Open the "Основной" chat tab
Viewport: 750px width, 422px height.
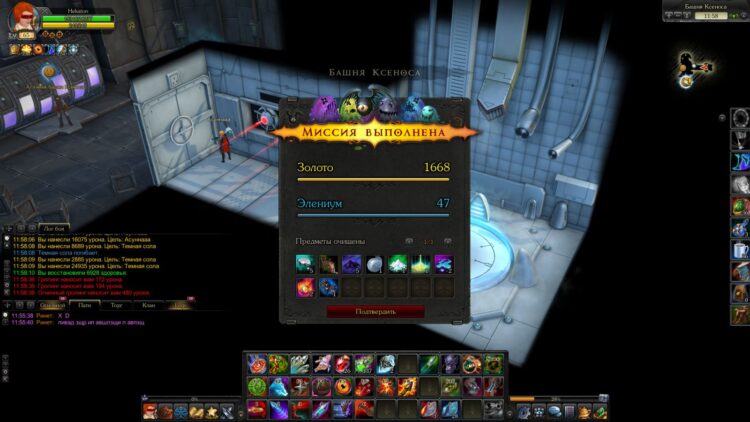click(53, 304)
